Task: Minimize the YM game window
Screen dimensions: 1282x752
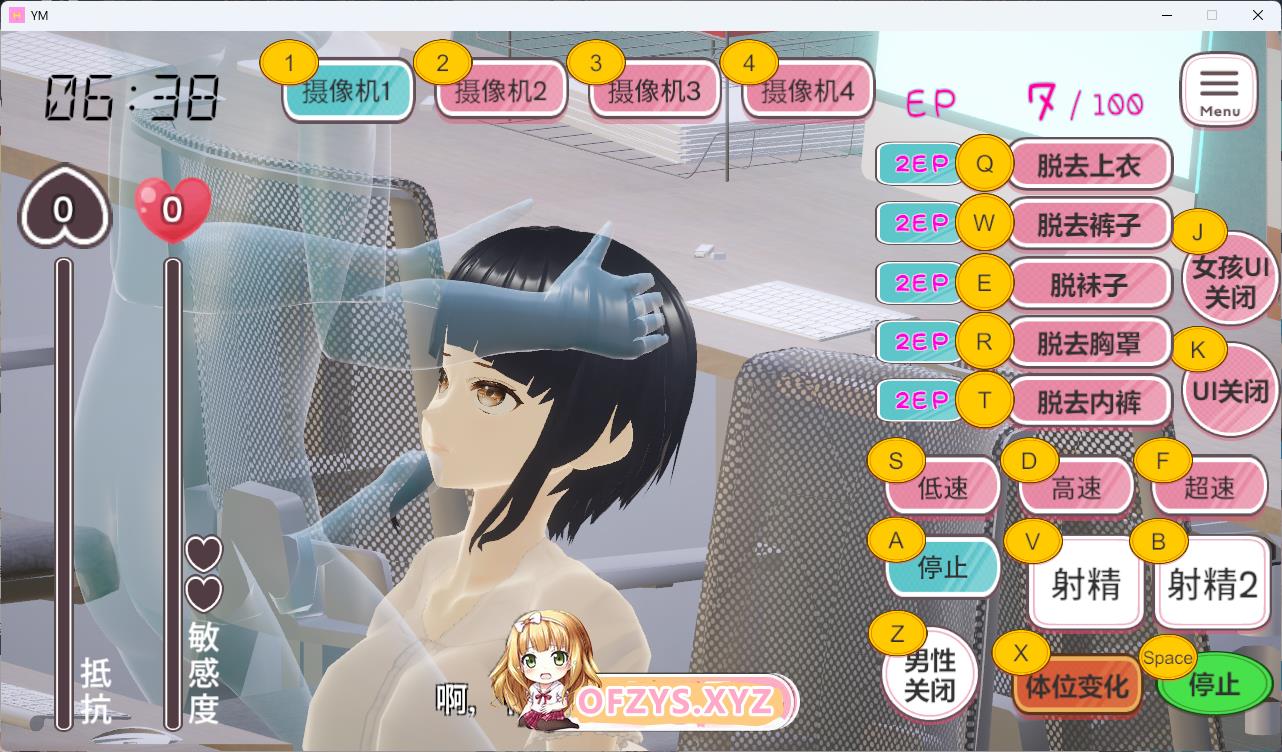Action: pyautogui.click(x=1166, y=15)
